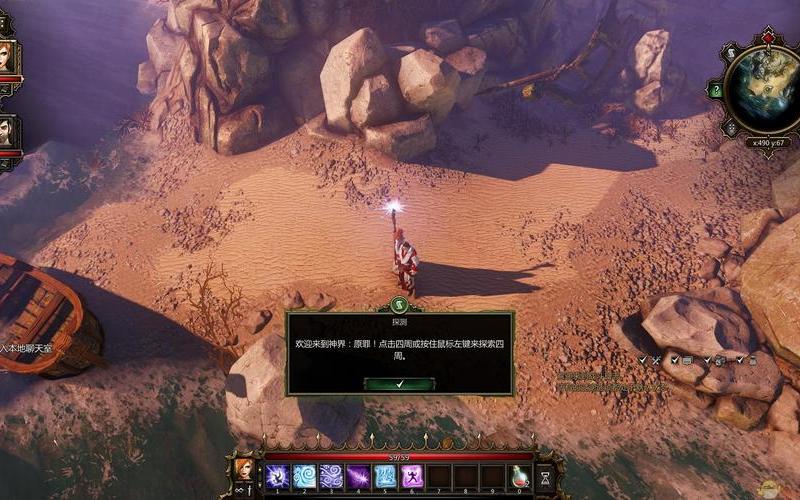Click the dice icon below the minimap

pyautogui.click(x=731, y=128)
